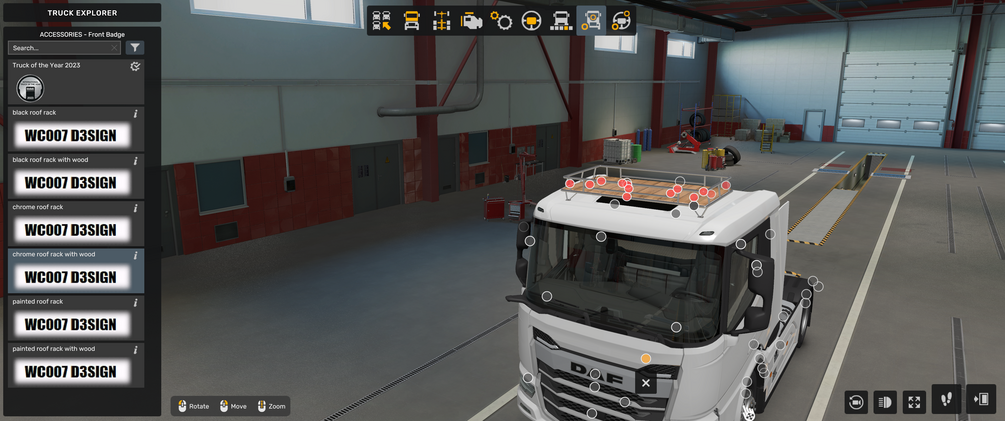Select the Truck of the Year 2023 badge

30,89
